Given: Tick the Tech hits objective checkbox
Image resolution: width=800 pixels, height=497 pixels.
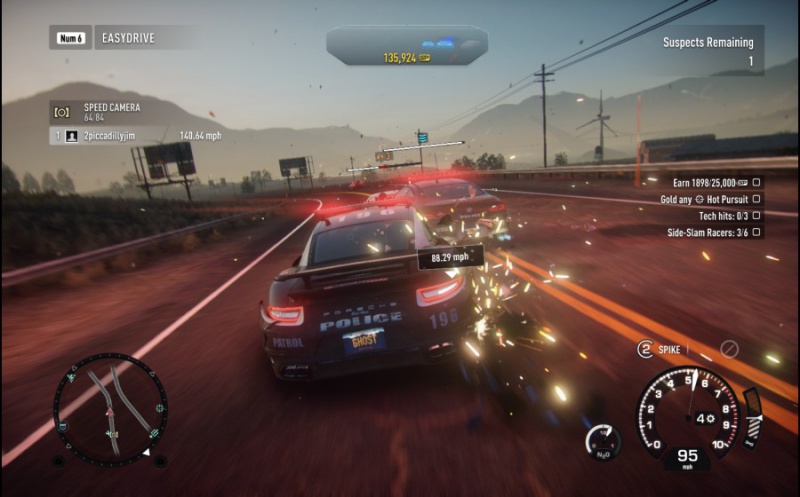Looking at the screenshot, I should coord(757,215).
